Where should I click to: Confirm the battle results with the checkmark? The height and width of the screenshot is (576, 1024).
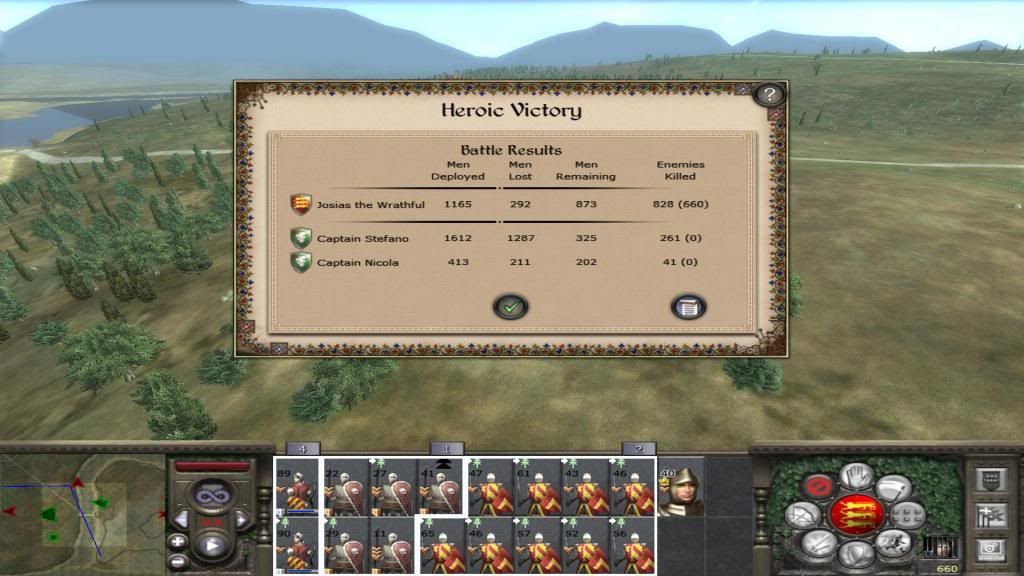(x=511, y=307)
